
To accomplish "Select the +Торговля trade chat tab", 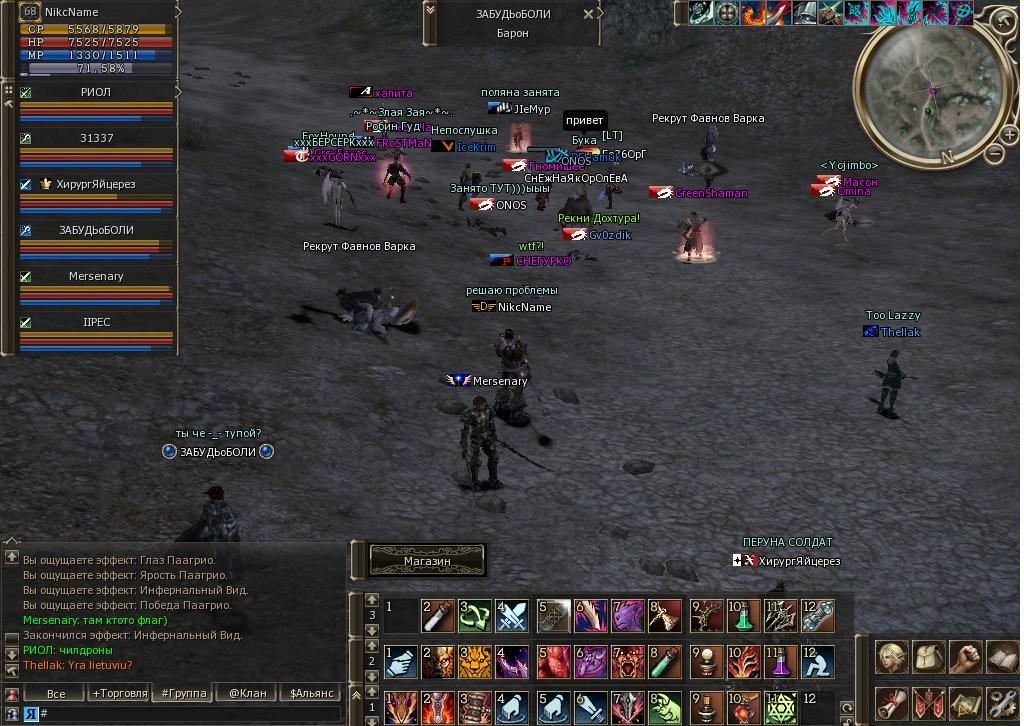I will click(119, 693).
